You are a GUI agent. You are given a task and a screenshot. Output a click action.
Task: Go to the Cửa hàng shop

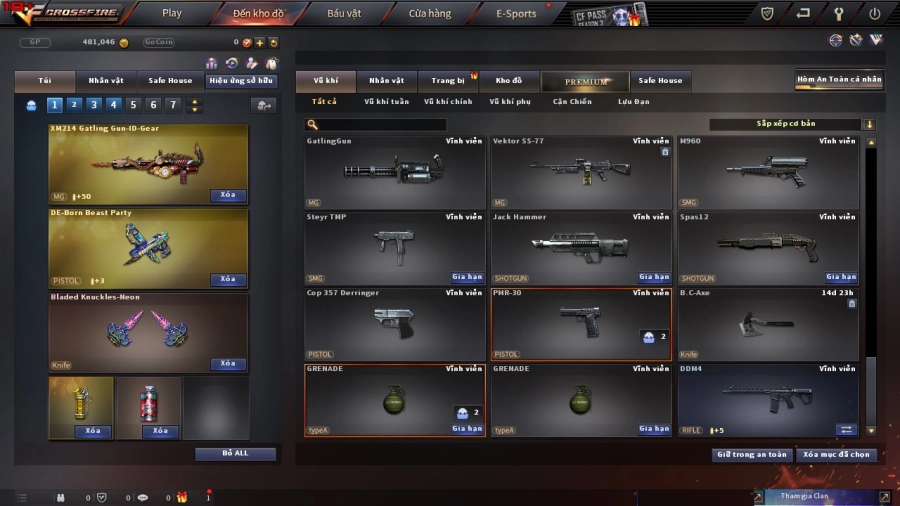point(430,14)
